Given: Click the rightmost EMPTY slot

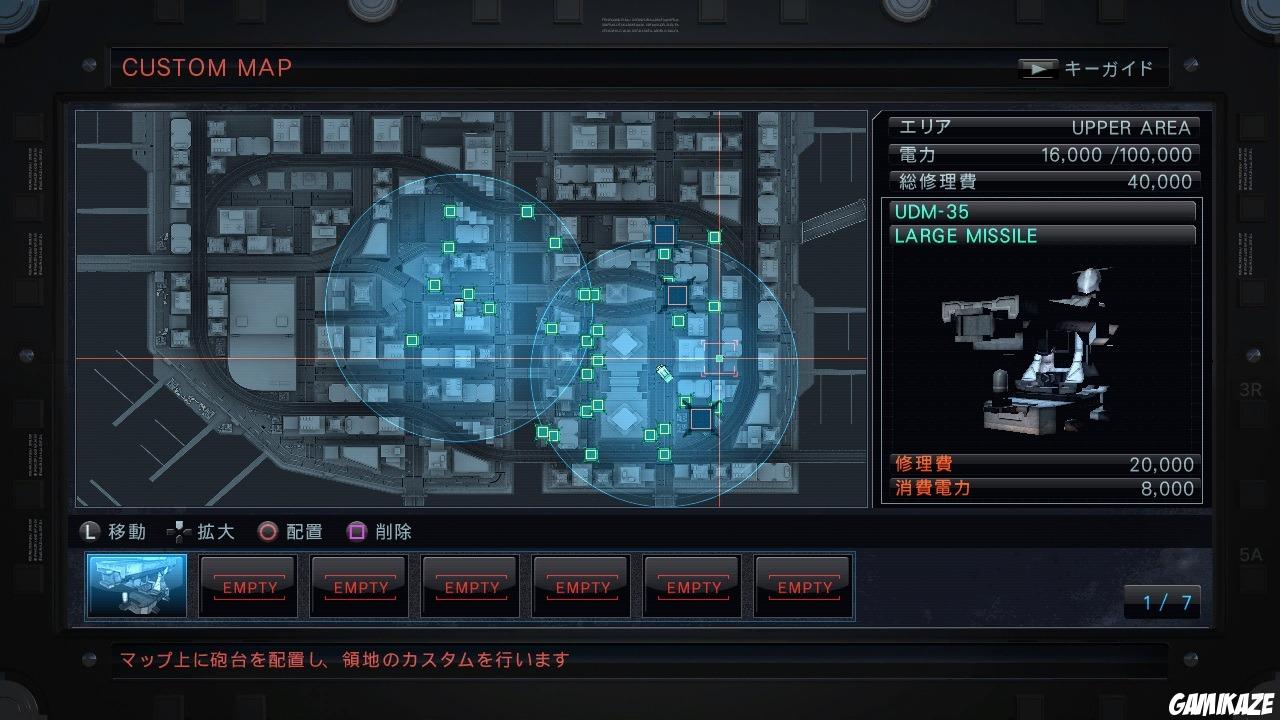Looking at the screenshot, I should (803, 586).
